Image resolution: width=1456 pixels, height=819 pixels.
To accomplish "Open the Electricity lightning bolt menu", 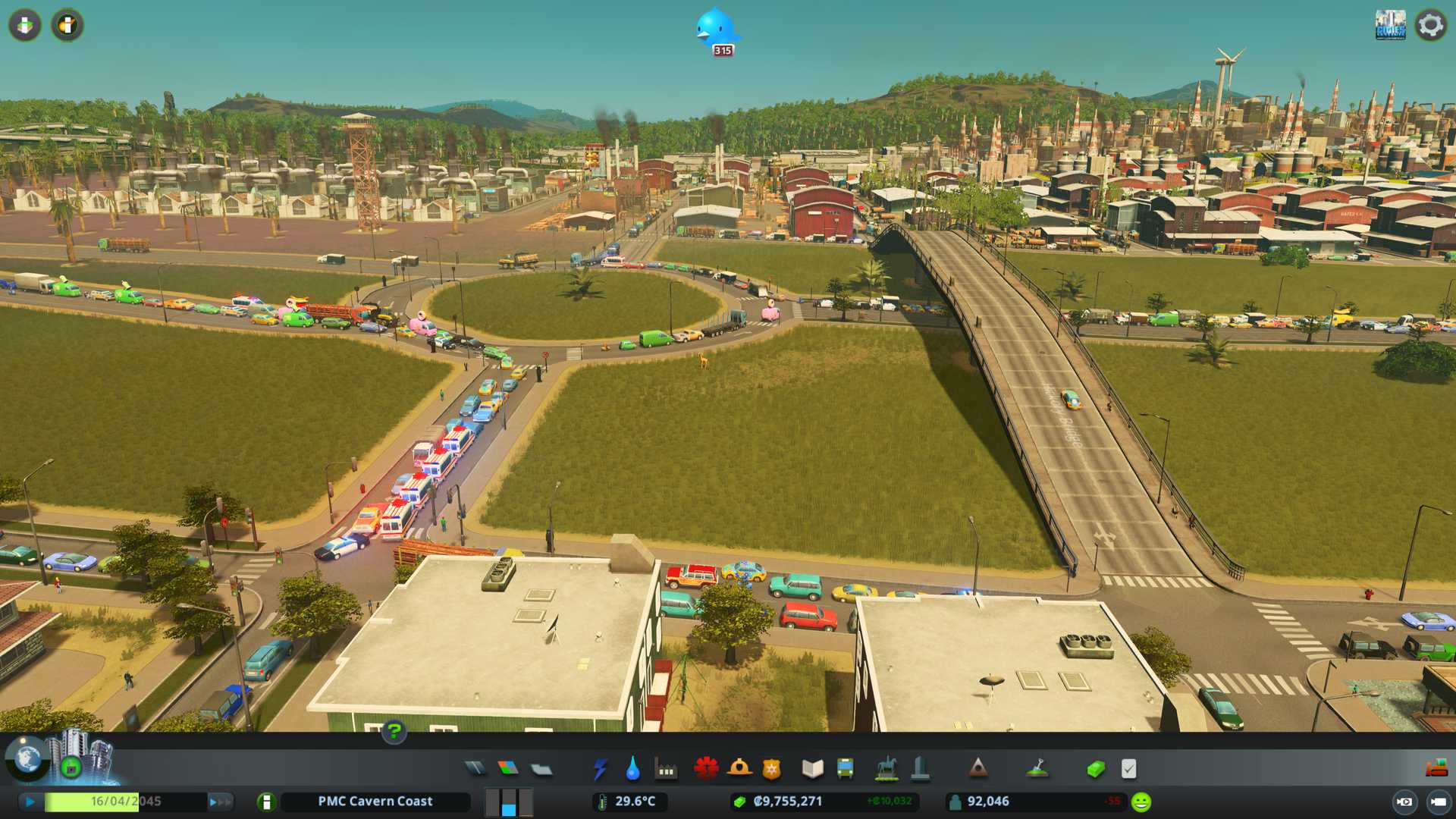I will [600, 769].
